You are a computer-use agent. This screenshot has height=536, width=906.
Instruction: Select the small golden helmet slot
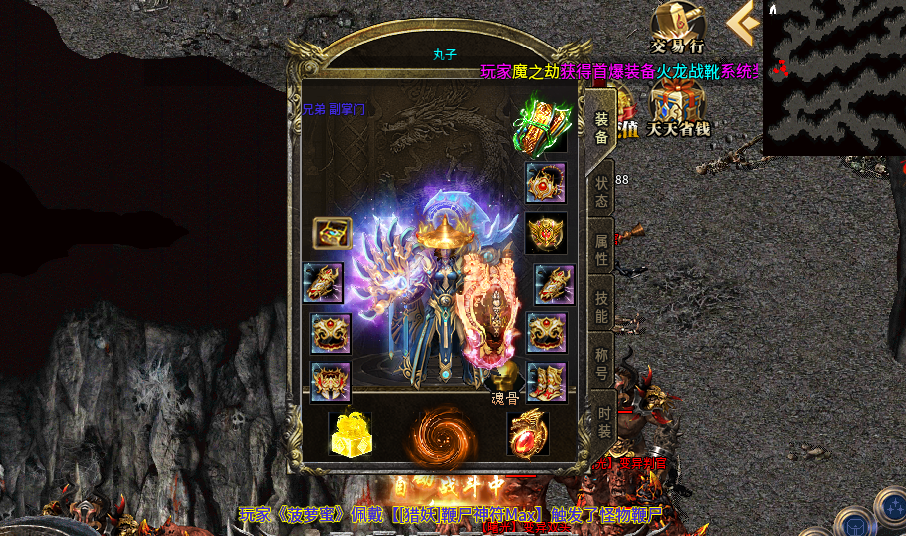tap(332, 233)
